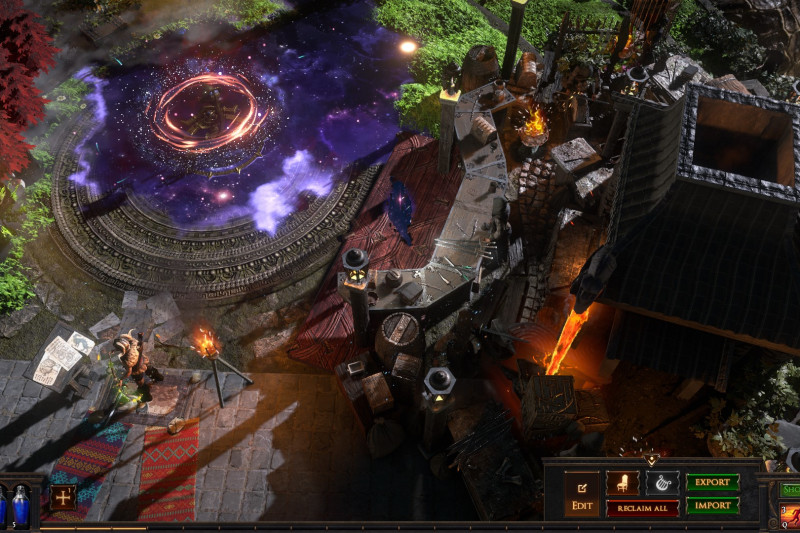800x533 pixels.
Task: Select the harp music button
Action: point(662,483)
